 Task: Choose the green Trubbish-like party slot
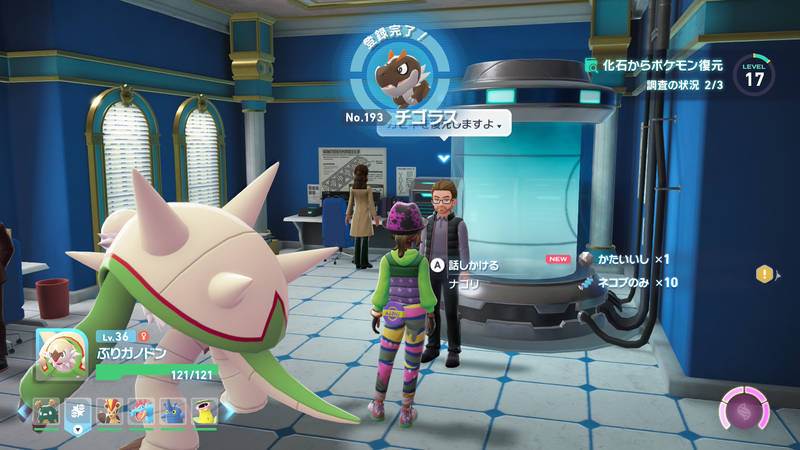point(46,410)
